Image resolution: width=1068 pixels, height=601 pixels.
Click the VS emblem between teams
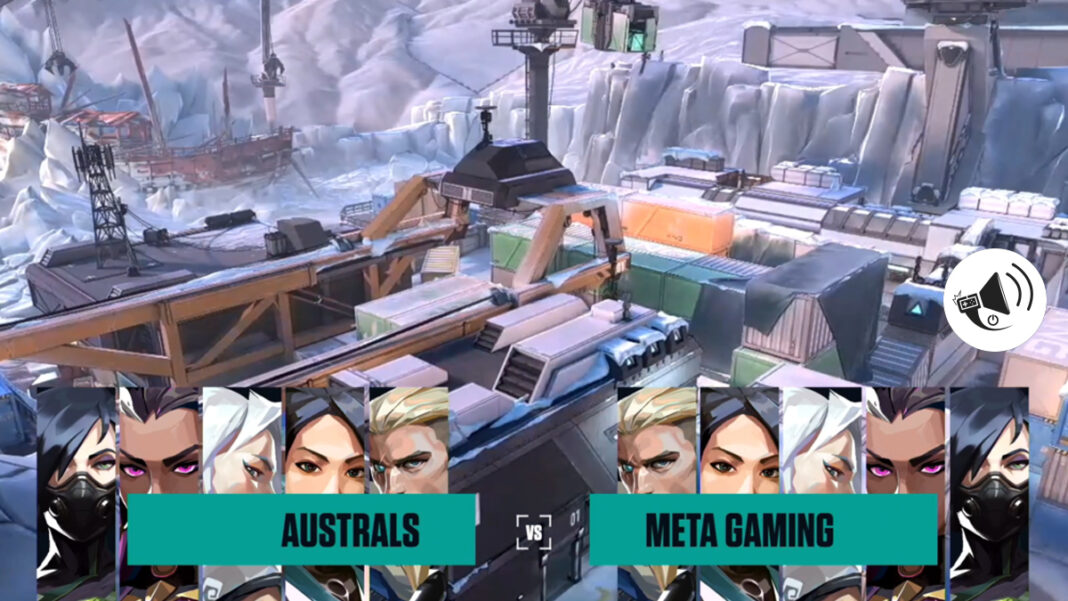(x=533, y=532)
